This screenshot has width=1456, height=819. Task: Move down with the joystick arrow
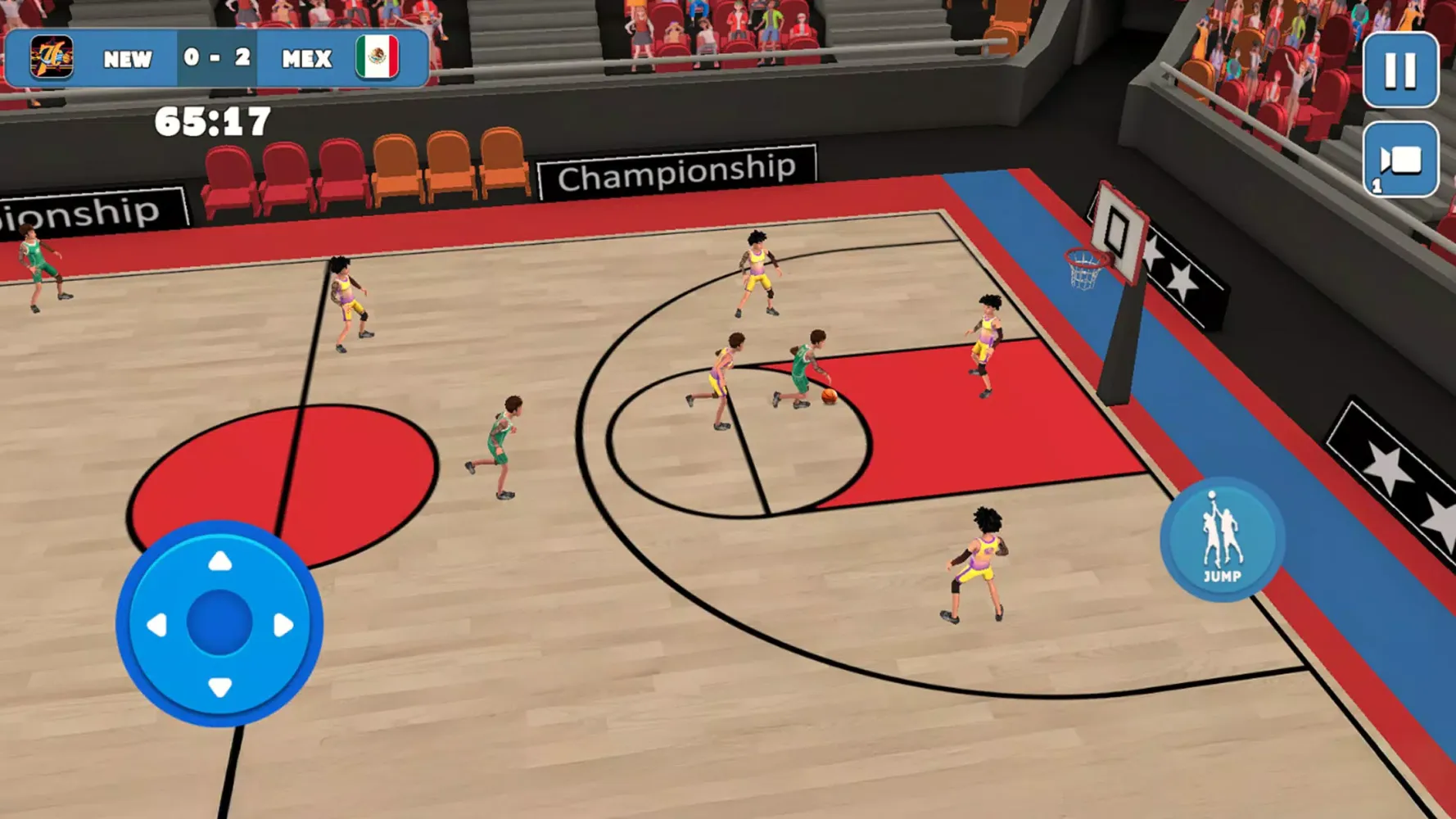[x=219, y=686]
